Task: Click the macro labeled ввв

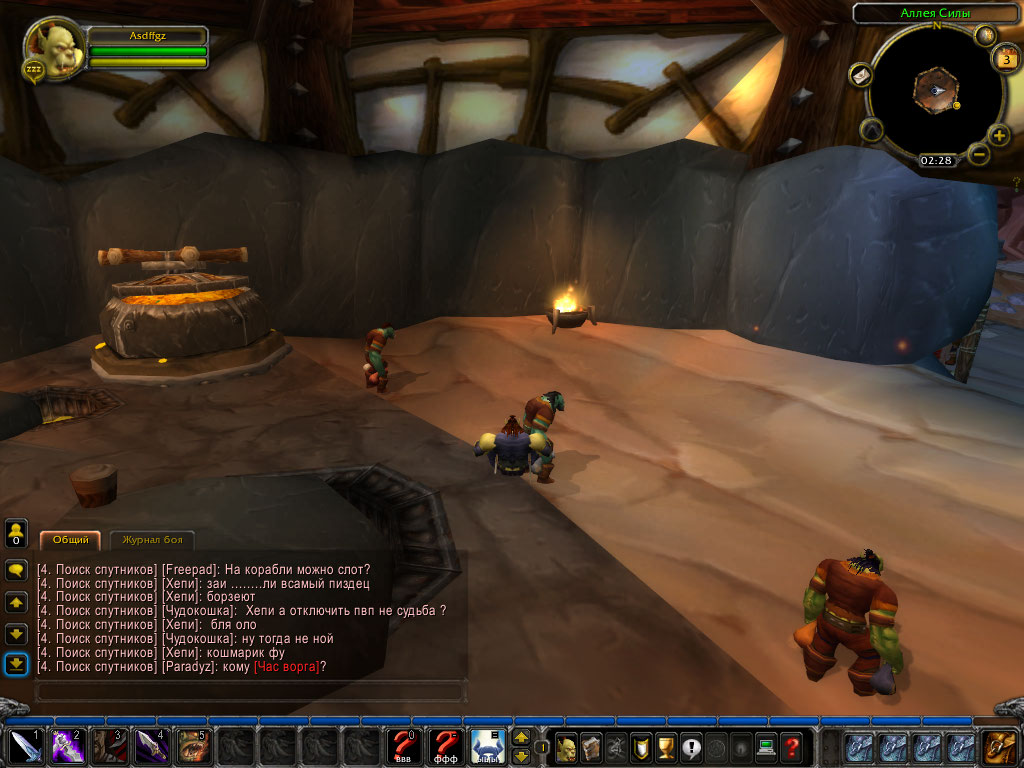Action: (x=403, y=747)
